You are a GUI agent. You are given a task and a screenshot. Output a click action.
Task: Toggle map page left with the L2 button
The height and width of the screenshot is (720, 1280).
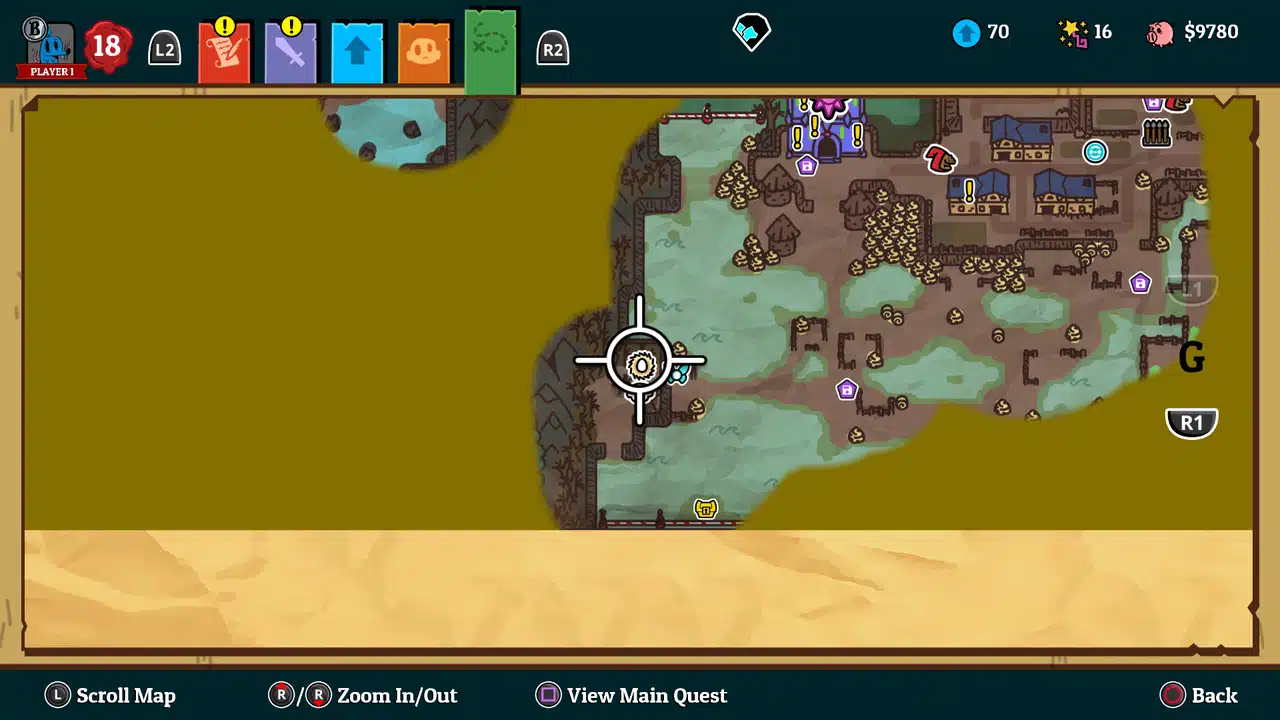point(164,48)
